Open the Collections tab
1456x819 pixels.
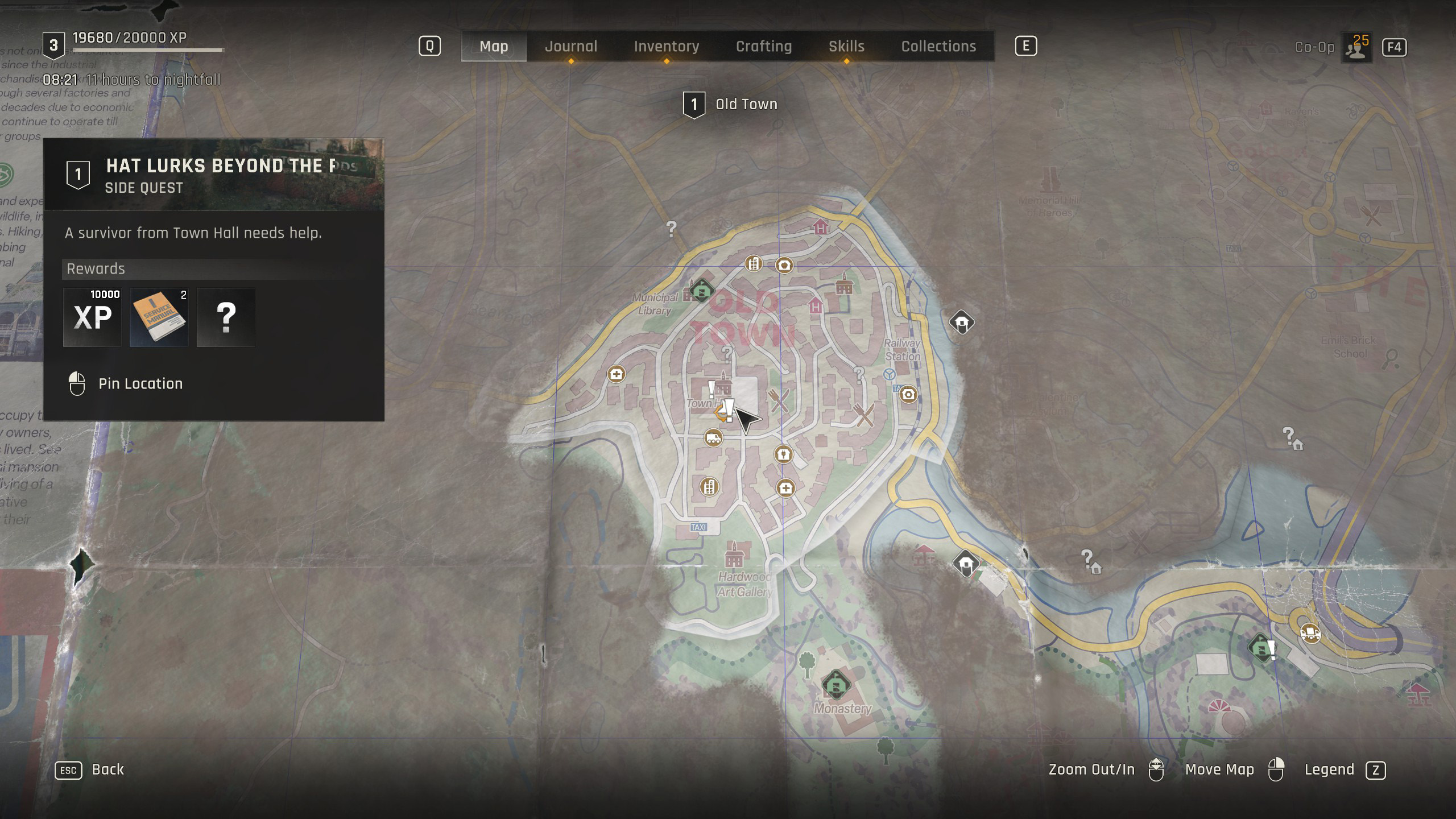pyautogui.click(x=938, y=47)
